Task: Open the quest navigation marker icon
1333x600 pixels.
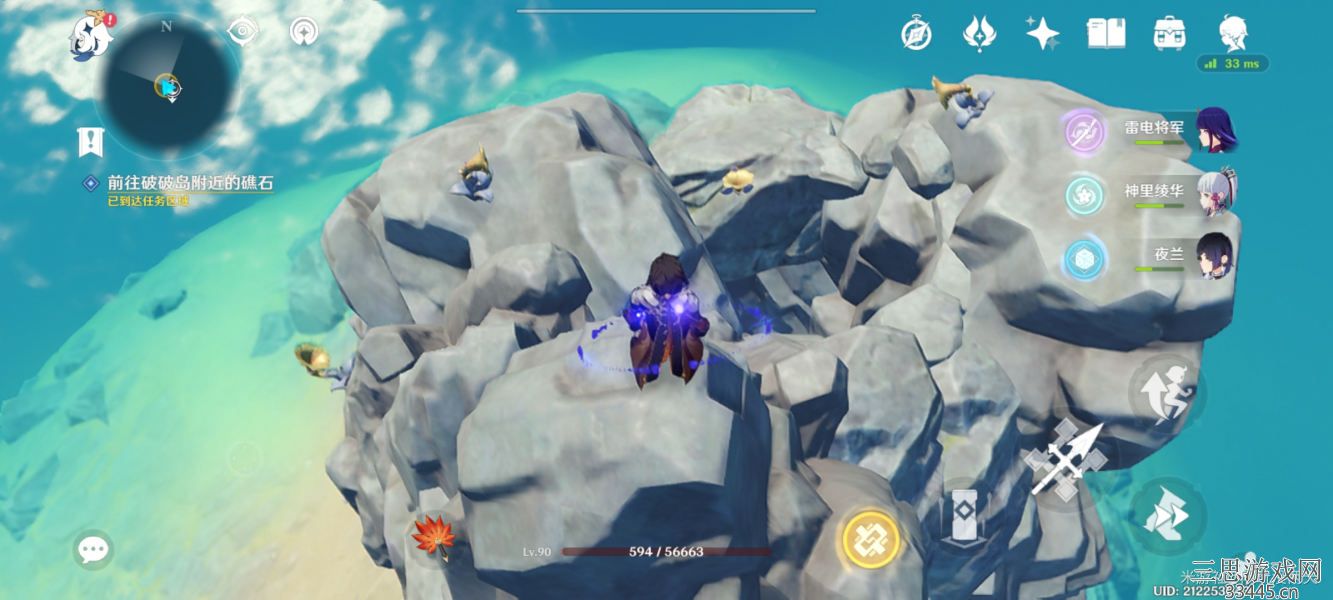Action: point(91,143)
